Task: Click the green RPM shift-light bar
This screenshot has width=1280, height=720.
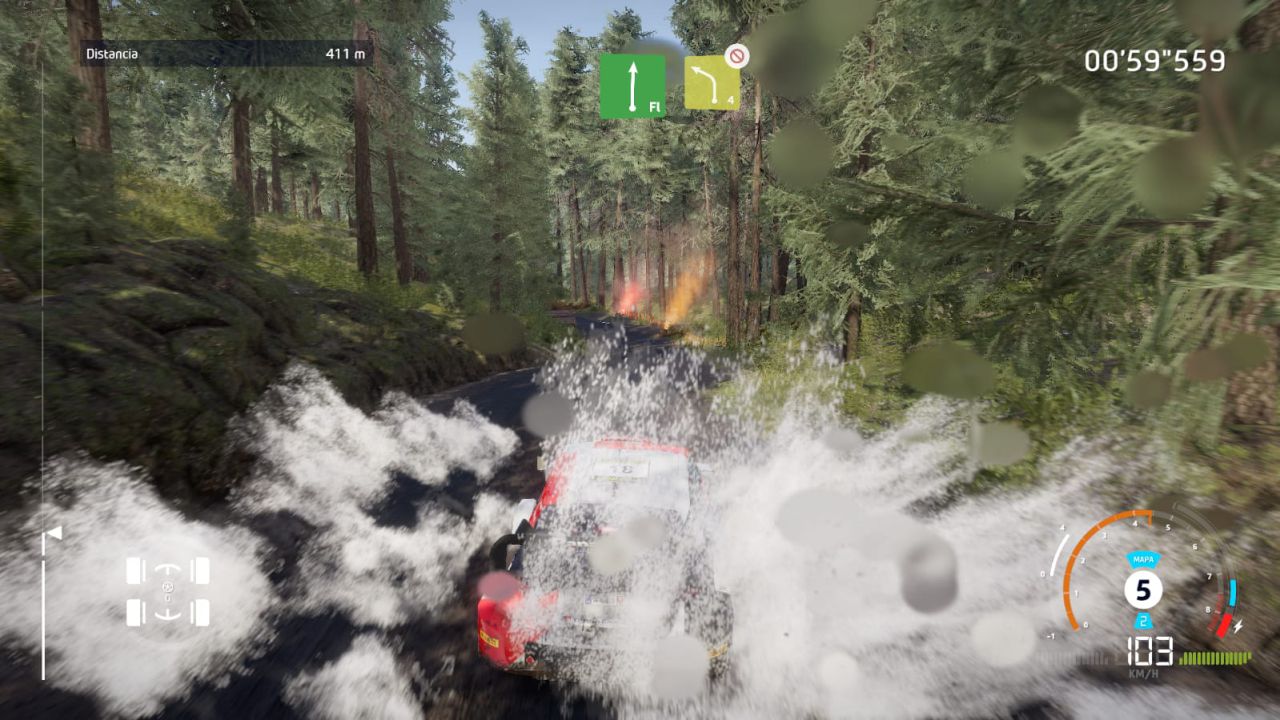Action: pyautogui.click(x=1215, y=656)
